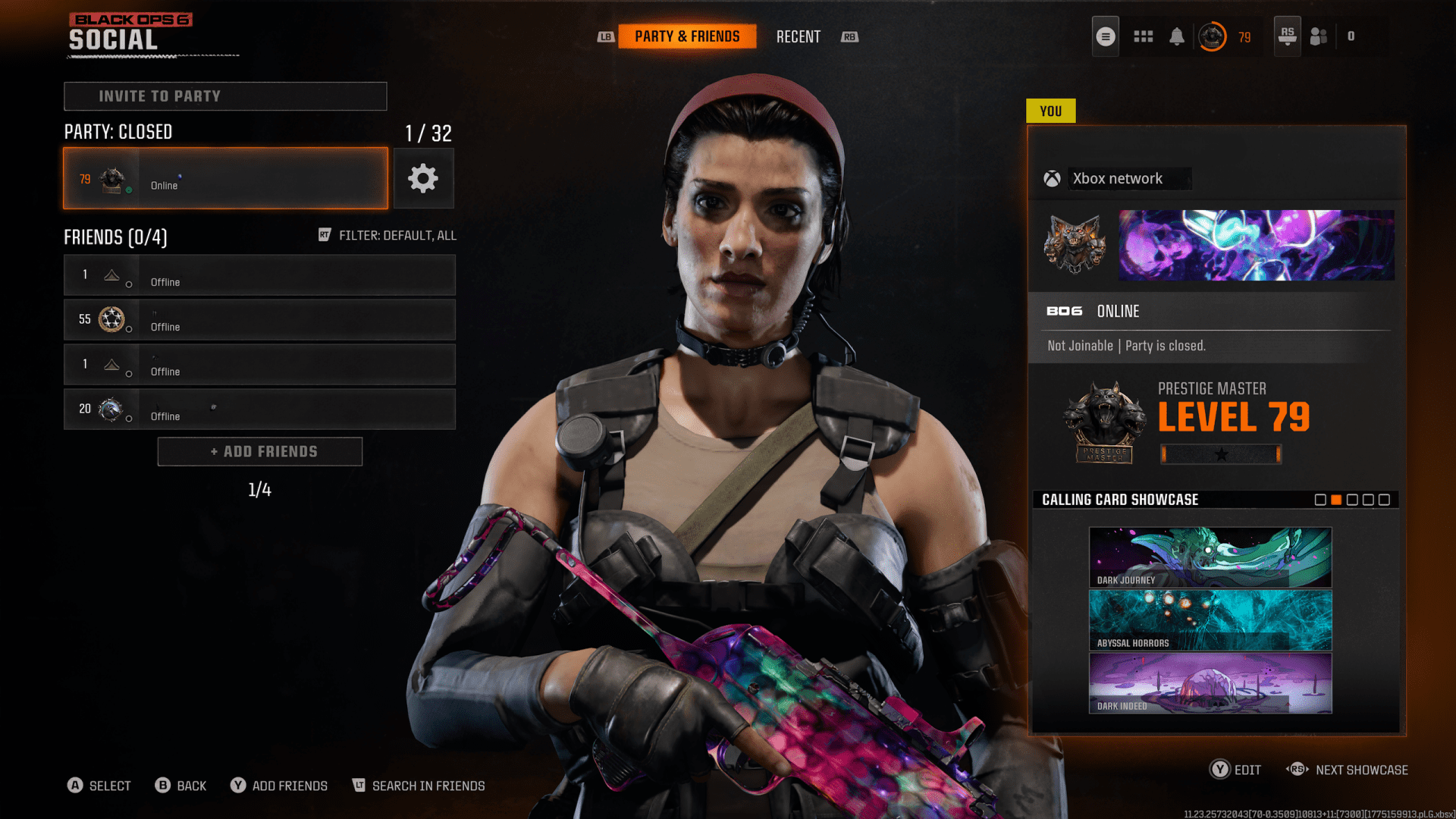Image resolution: width=1456 pixels, height=819 pixels.
Task: Click the Prestige Master emblem
Action: click(1104, 422)
